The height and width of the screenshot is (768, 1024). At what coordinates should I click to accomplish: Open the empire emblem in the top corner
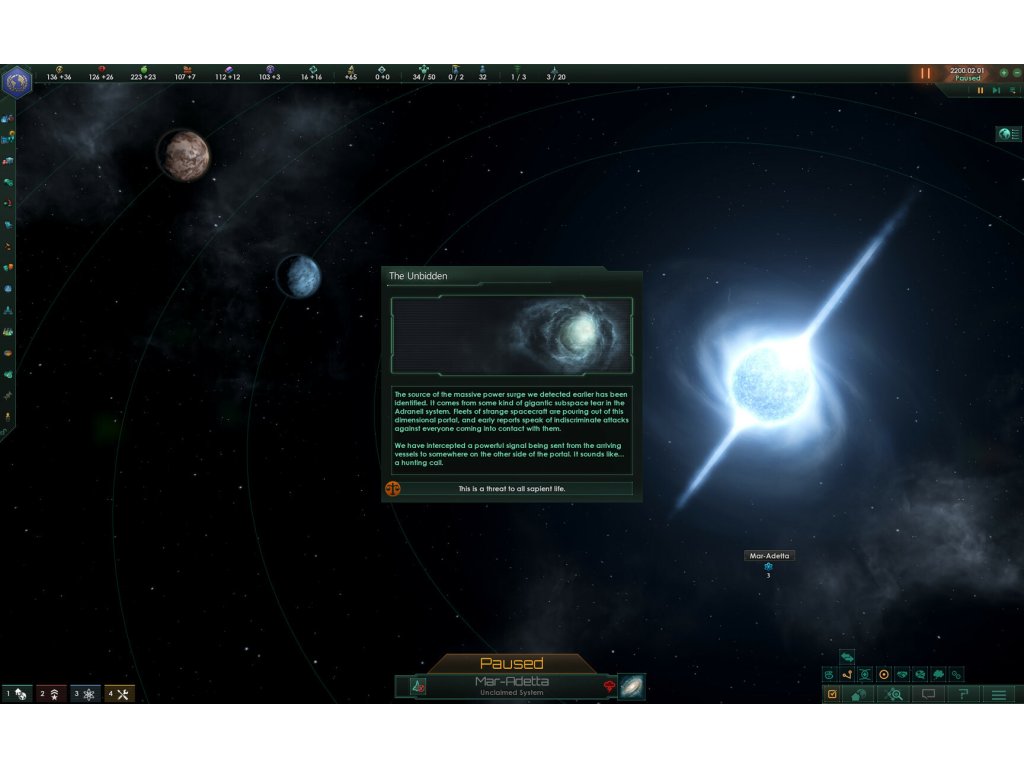pyautogui.click(x=17, y=82)
